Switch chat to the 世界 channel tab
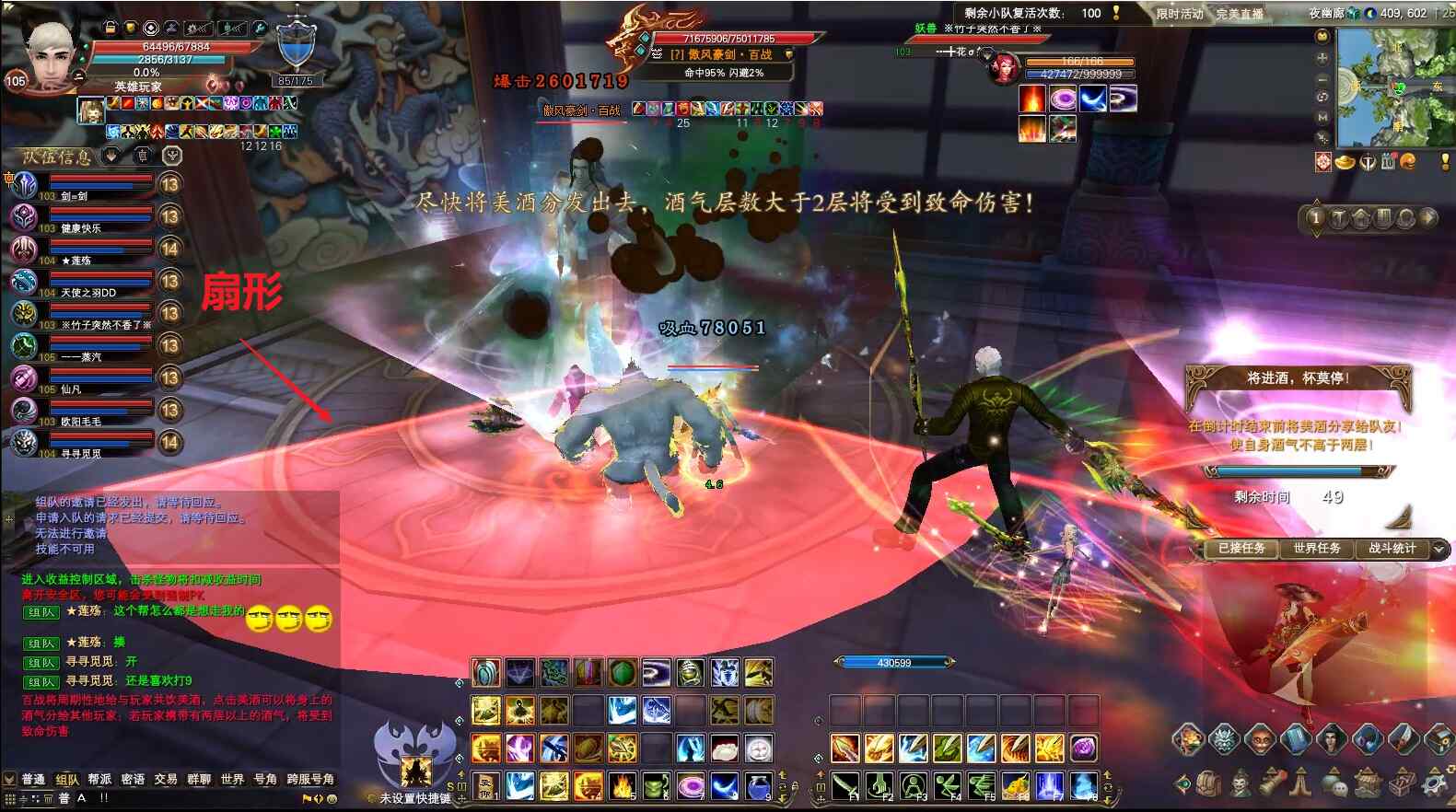The height and width of the screenshot is (812, 1456). (x=232, y=779)
